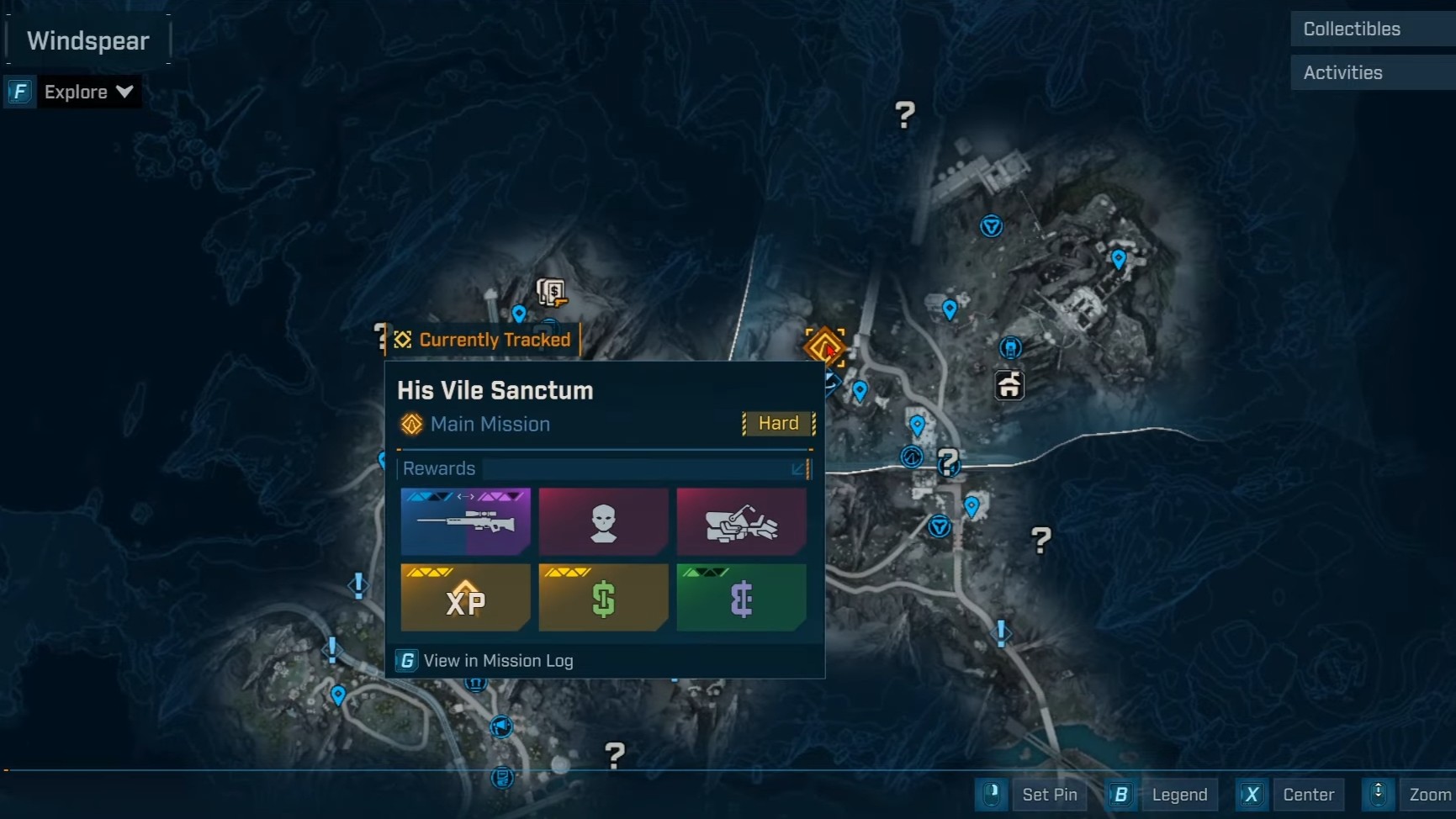Open the Explore dropdown
This screenshot has height=819, width=1456.
[87, 92]
